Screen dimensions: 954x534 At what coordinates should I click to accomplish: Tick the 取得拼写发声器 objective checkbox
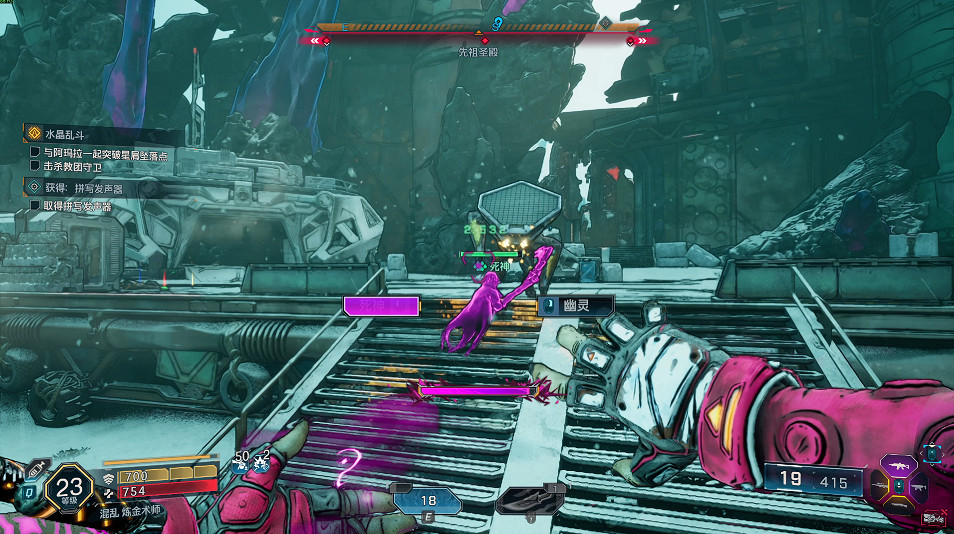pyautogui.click(x=36, y=206)
